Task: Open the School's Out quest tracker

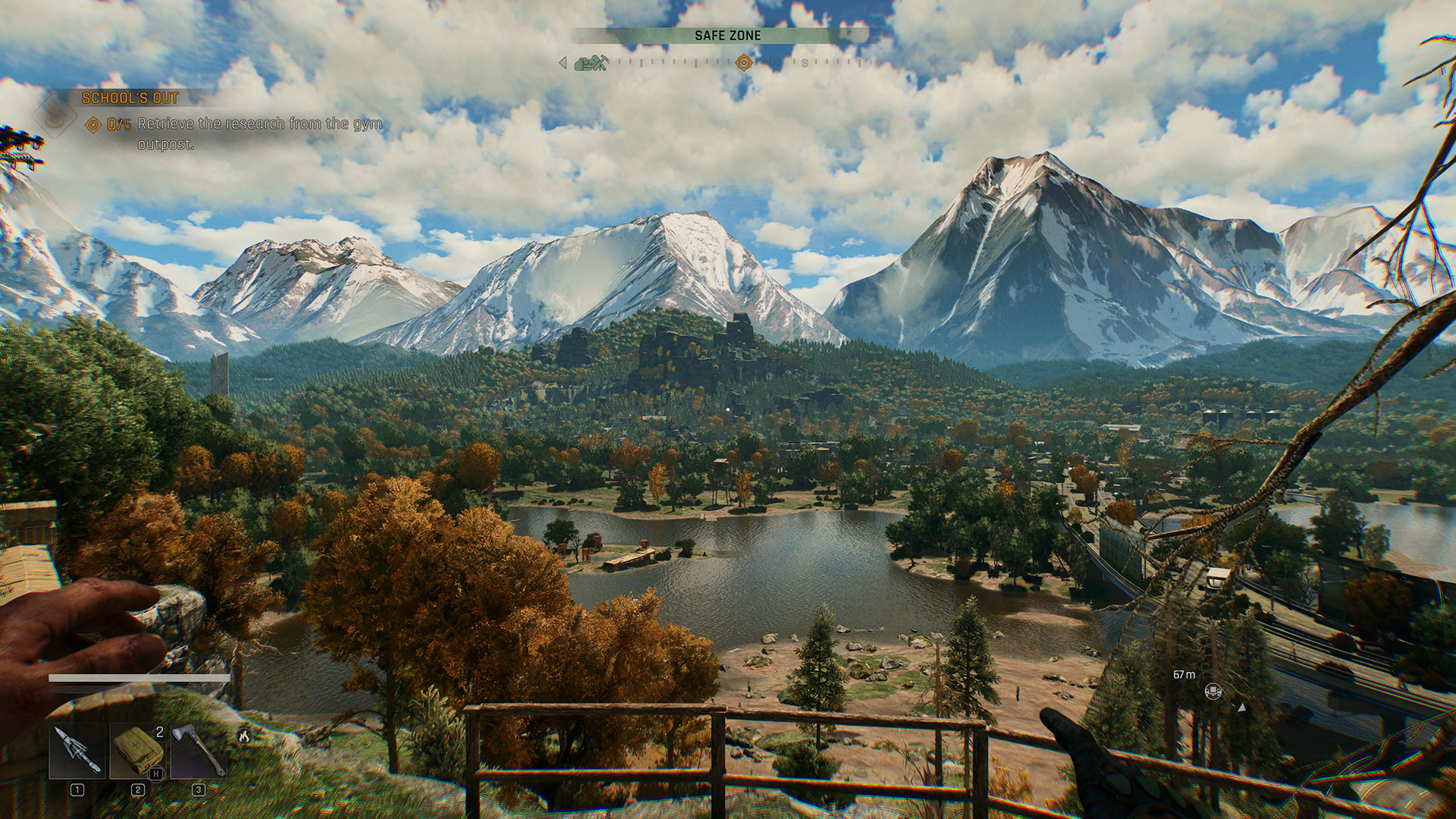Action: pyautogui.click(x=130, y=98)
